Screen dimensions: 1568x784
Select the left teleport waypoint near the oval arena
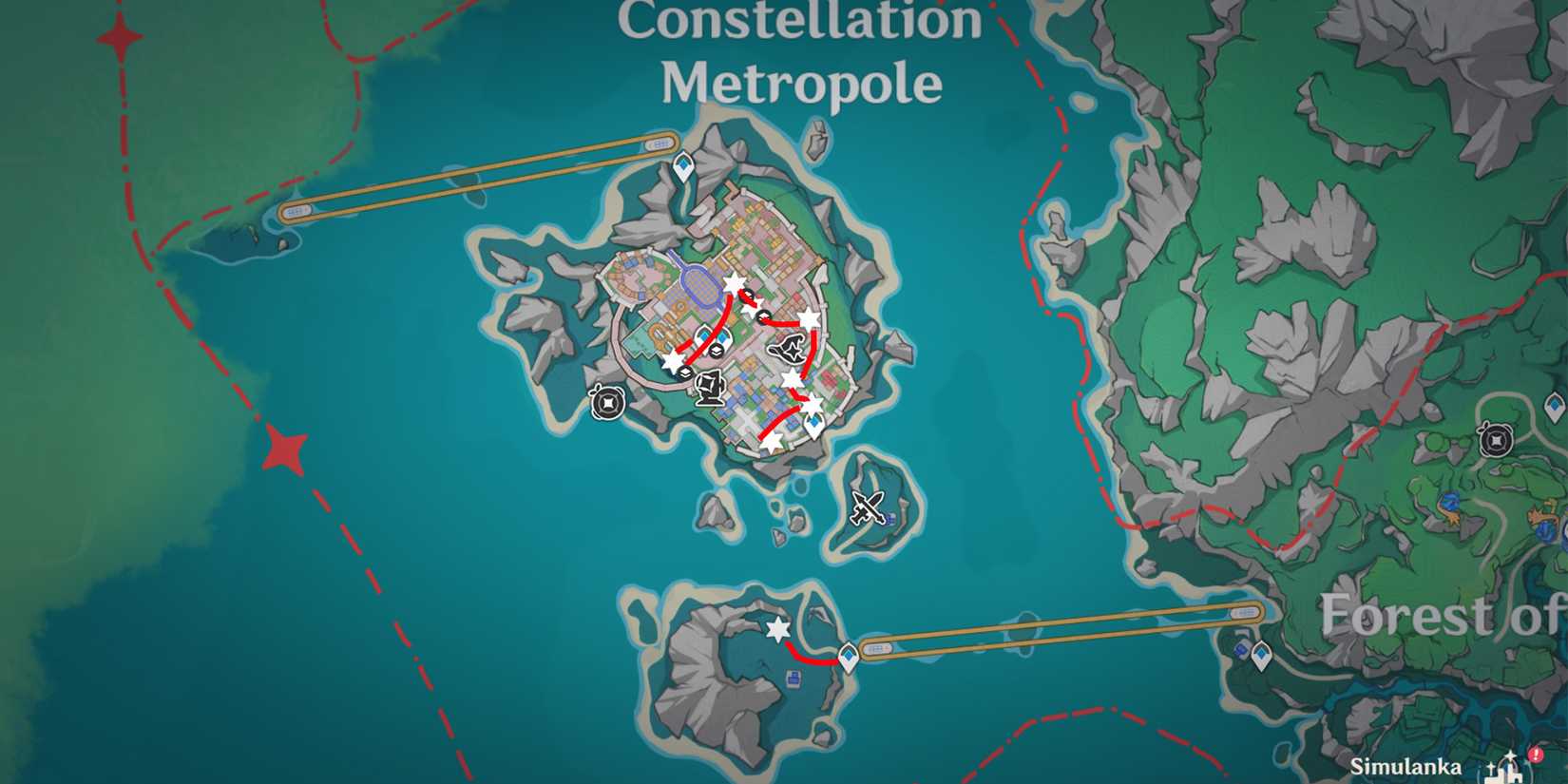pos(702,335)
